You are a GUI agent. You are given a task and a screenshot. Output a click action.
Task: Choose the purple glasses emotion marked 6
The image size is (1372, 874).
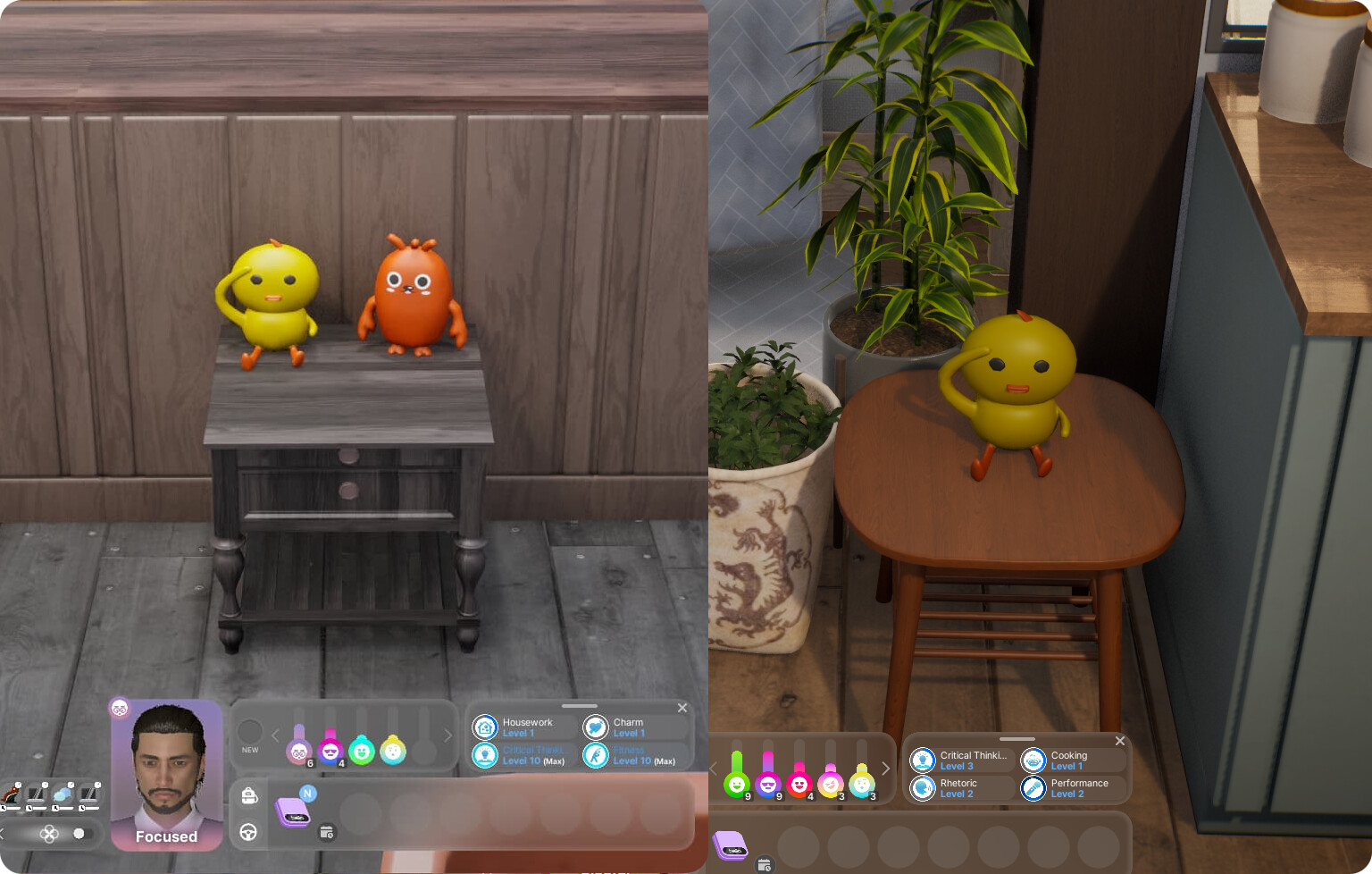pos(299,752)
